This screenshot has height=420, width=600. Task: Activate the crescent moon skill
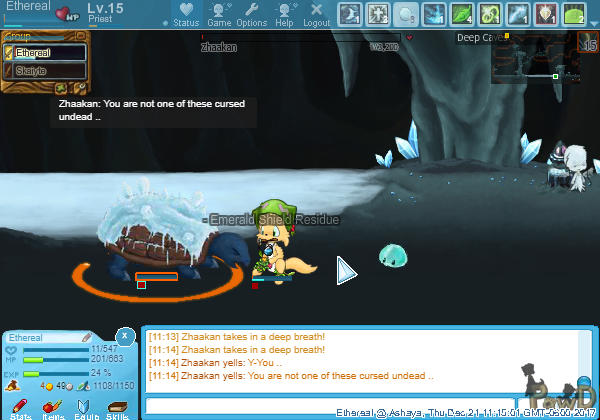click(350, 14)
